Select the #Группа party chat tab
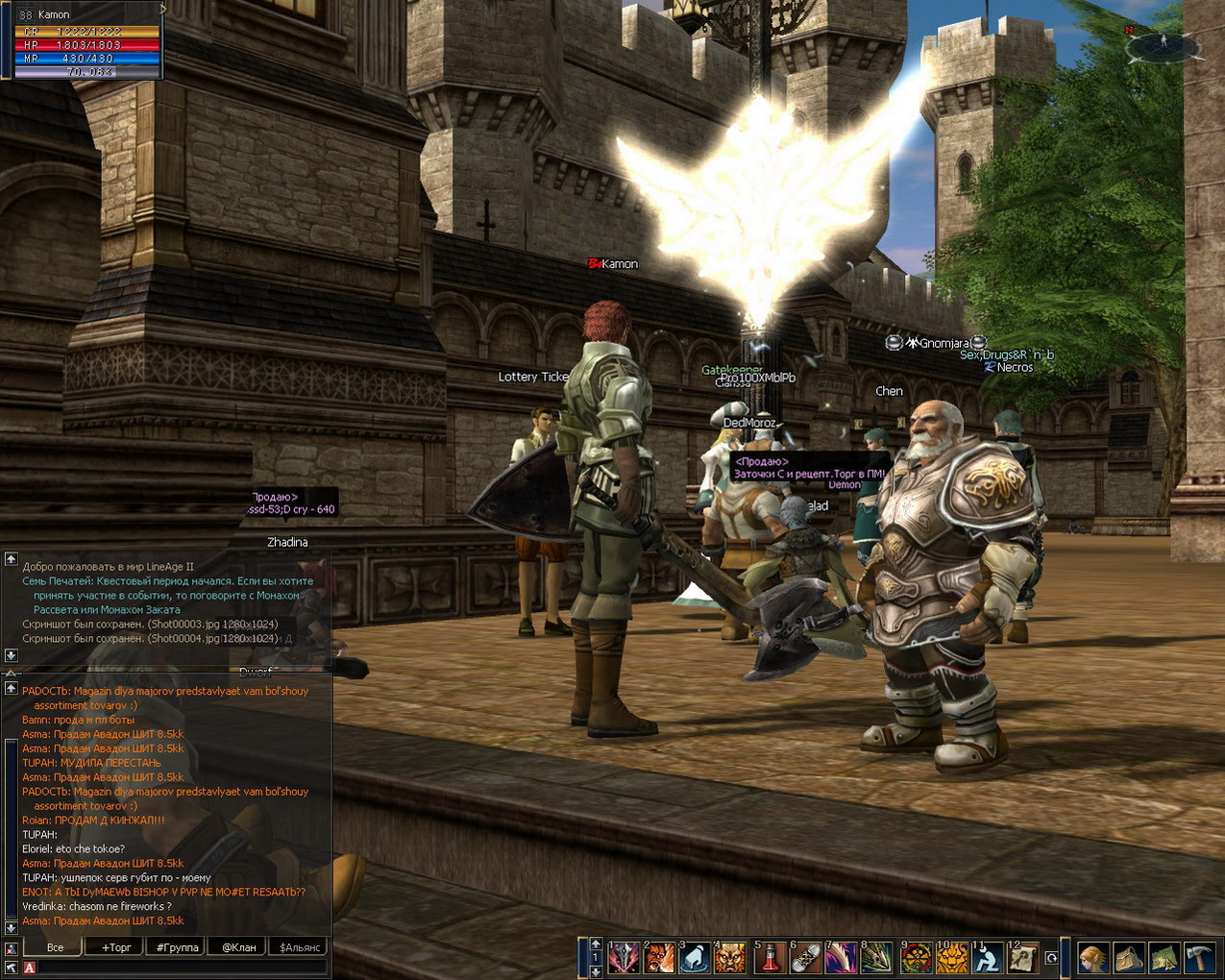Viewport: 1225px width, 980px height. tap(178, 947)
